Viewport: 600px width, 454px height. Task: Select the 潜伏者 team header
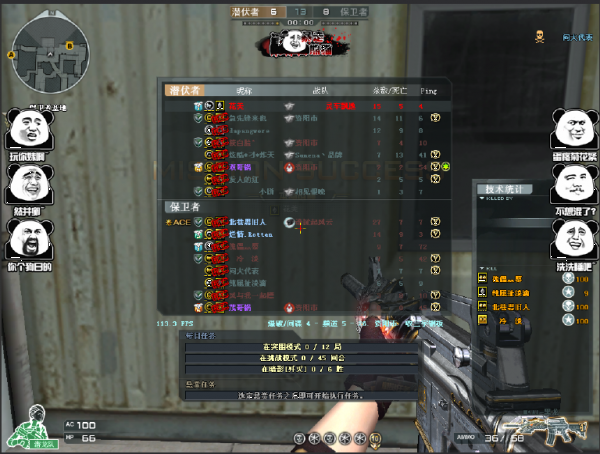click(186, 90)
